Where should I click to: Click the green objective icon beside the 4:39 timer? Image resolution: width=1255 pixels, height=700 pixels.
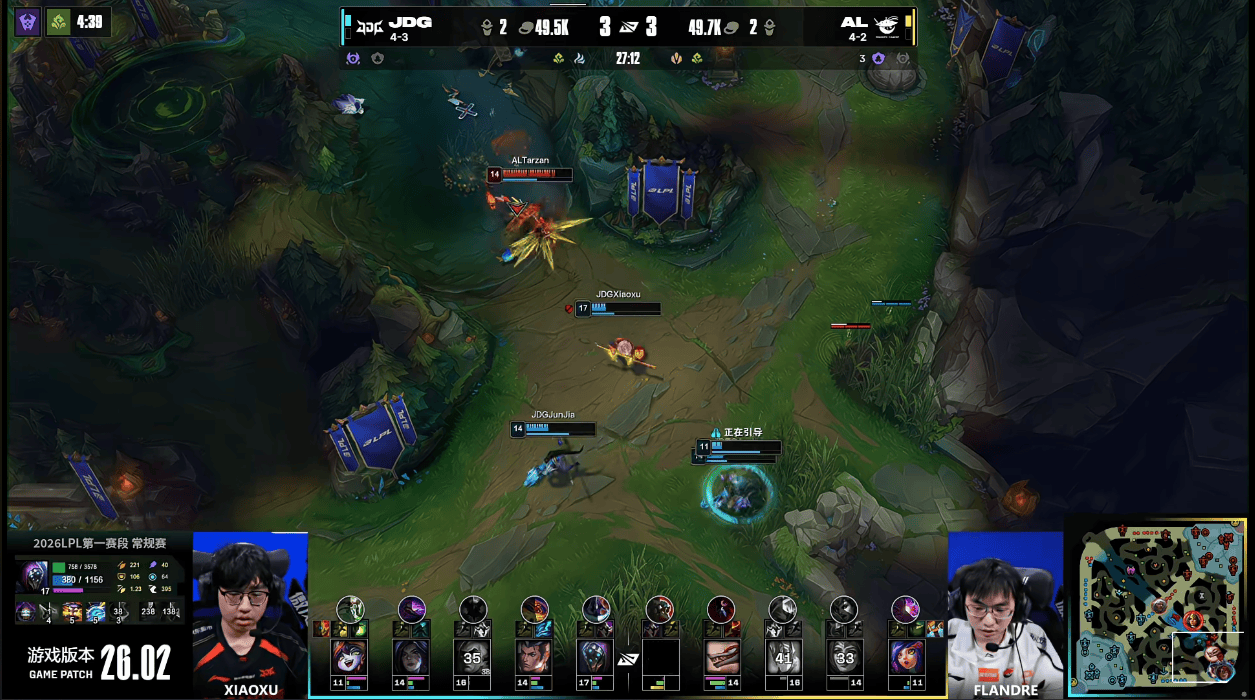click(58, 21)
